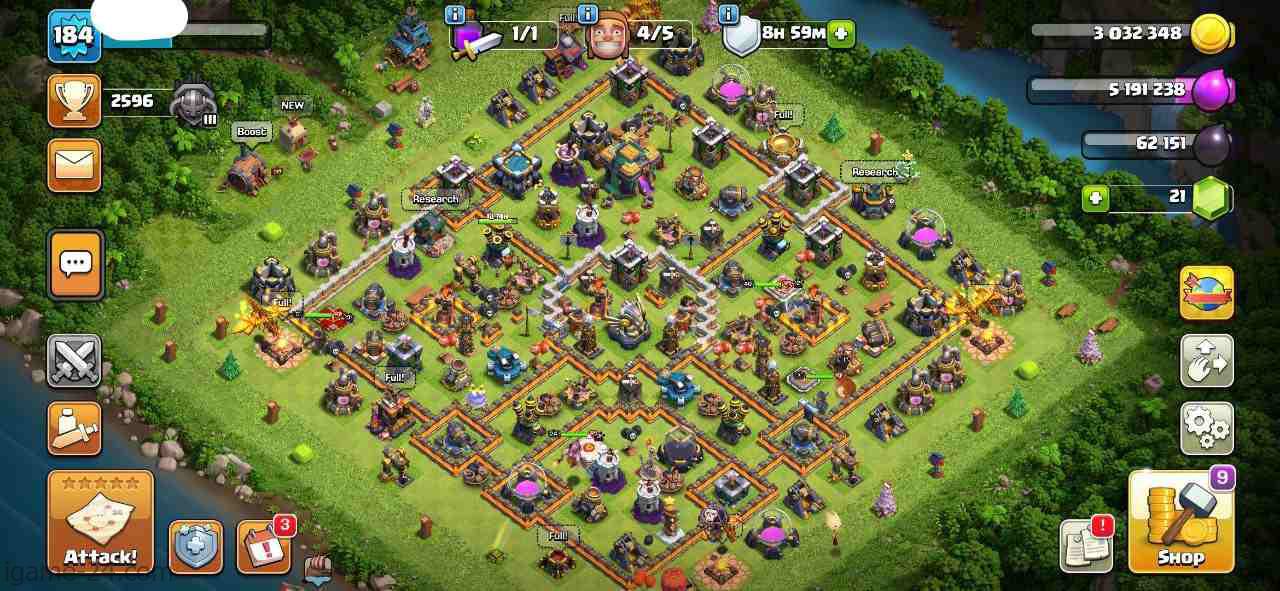Open the season pass challenges button
The image size is (1280, 591).
click(x=1207, y=293)
